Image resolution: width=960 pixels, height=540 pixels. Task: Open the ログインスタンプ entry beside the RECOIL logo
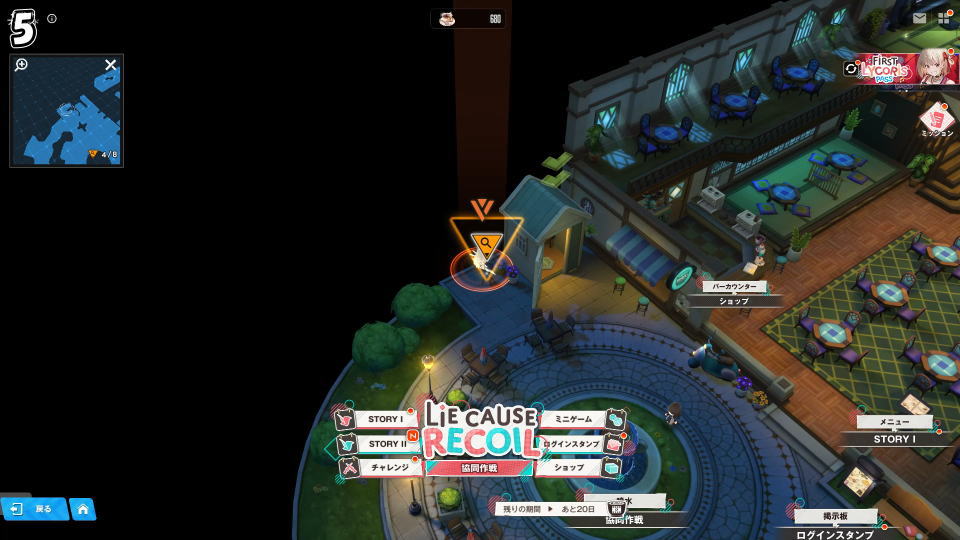tap(572, 444)
